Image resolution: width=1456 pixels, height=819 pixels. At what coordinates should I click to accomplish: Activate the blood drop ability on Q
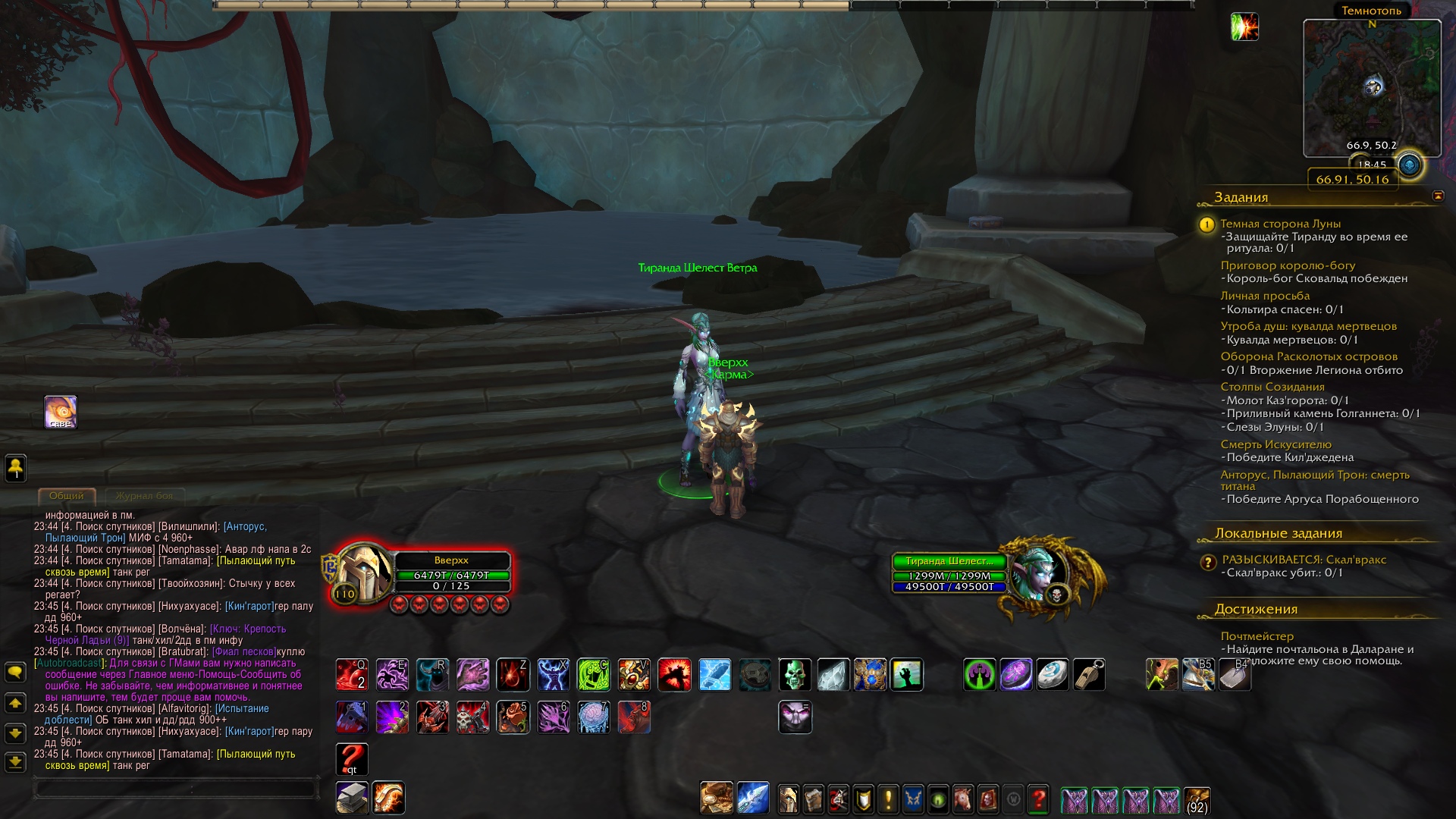[352, 675]
